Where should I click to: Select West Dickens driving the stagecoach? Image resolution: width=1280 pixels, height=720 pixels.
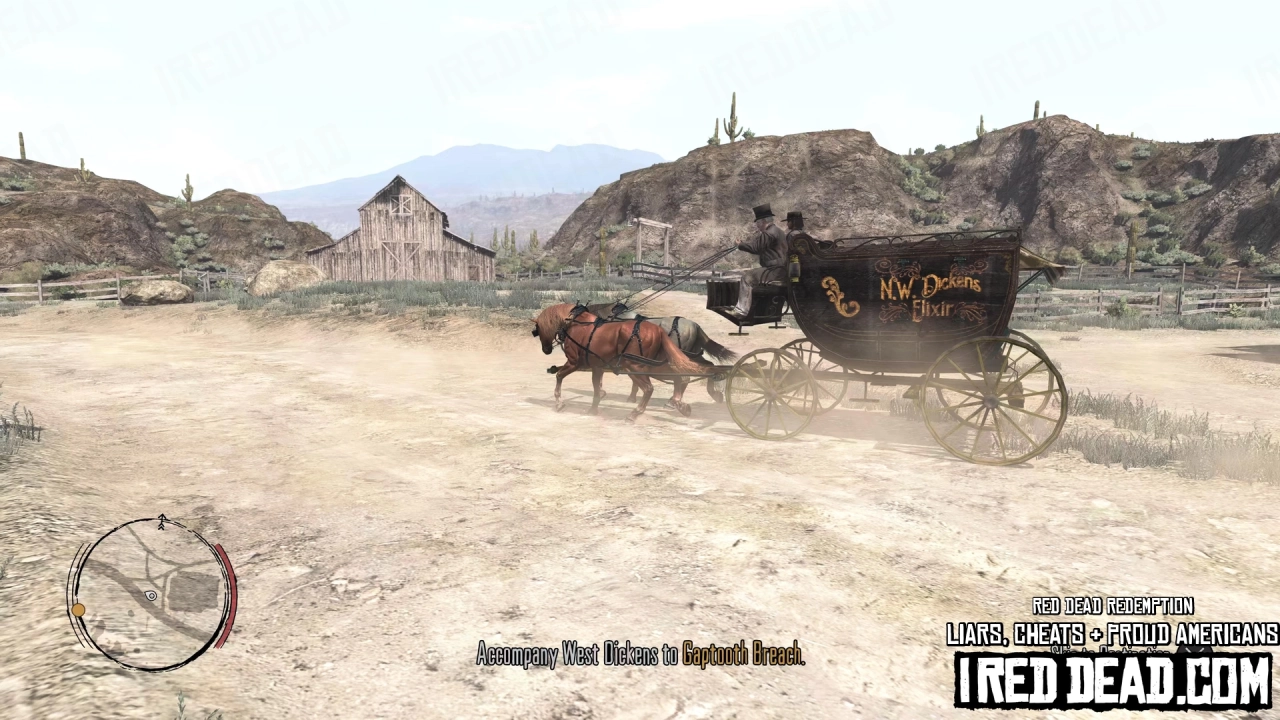coord(765,250)
